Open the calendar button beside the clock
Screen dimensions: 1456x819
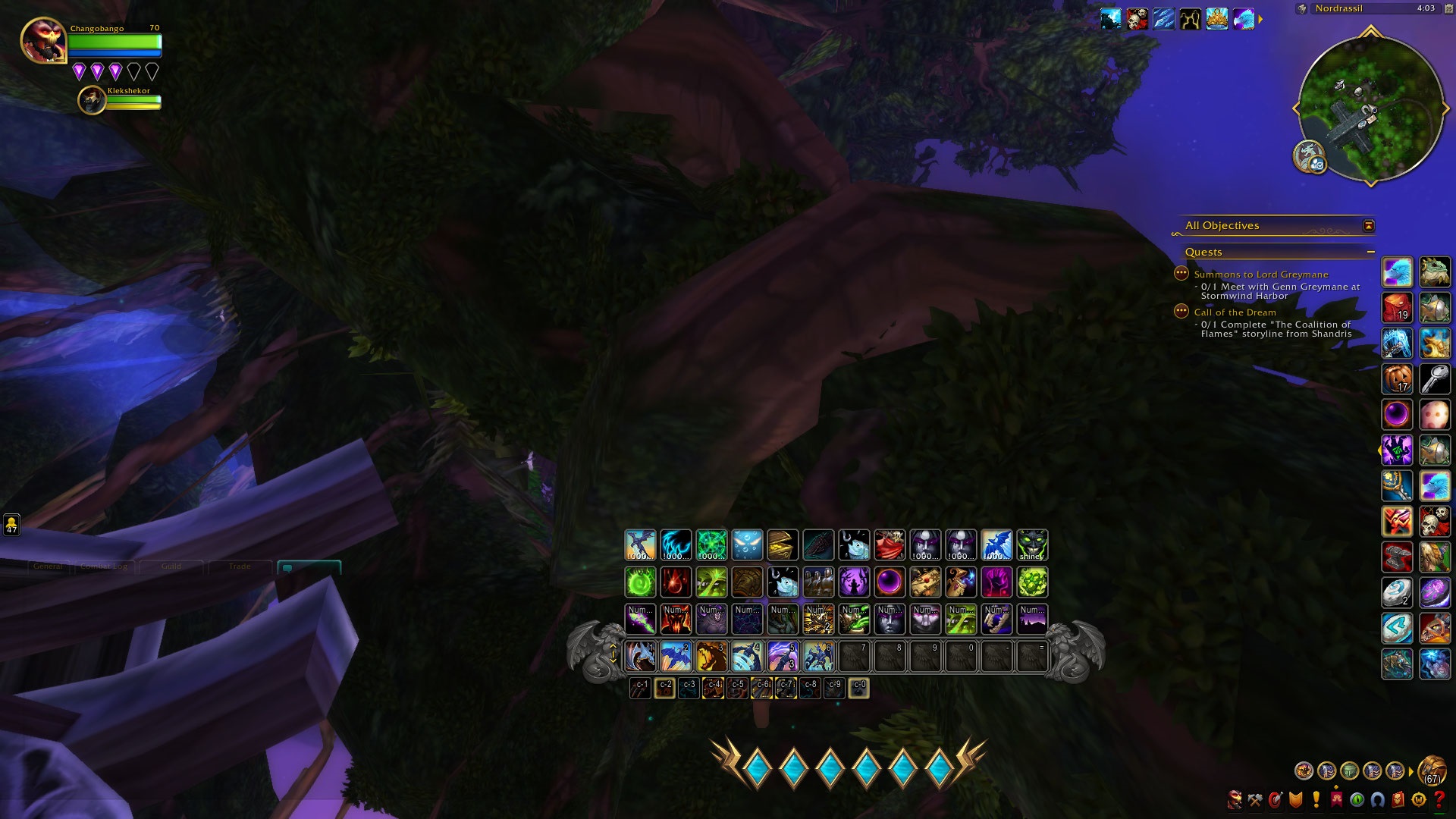1448,8
